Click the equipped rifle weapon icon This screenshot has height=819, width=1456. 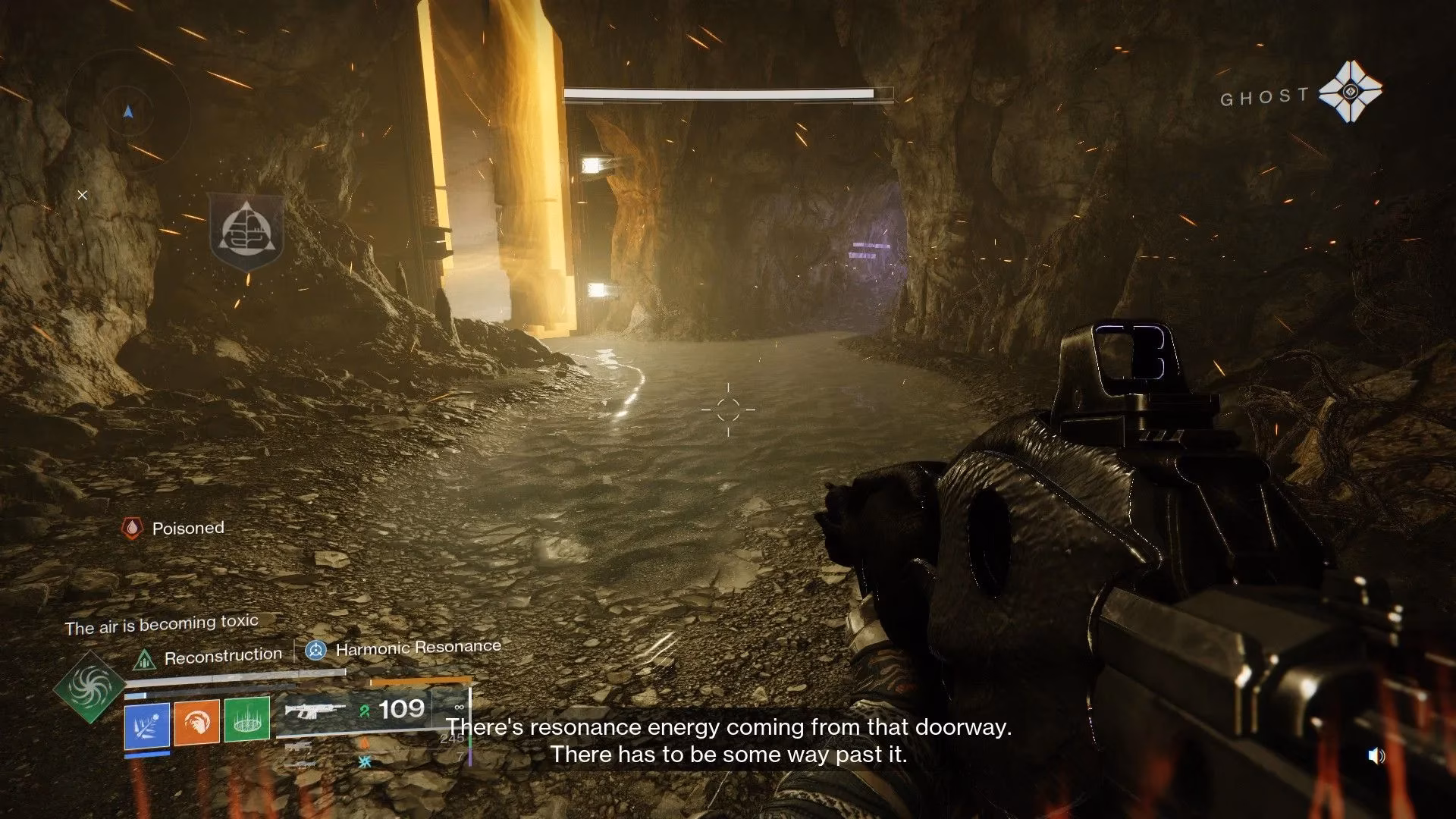click(312, 711)
